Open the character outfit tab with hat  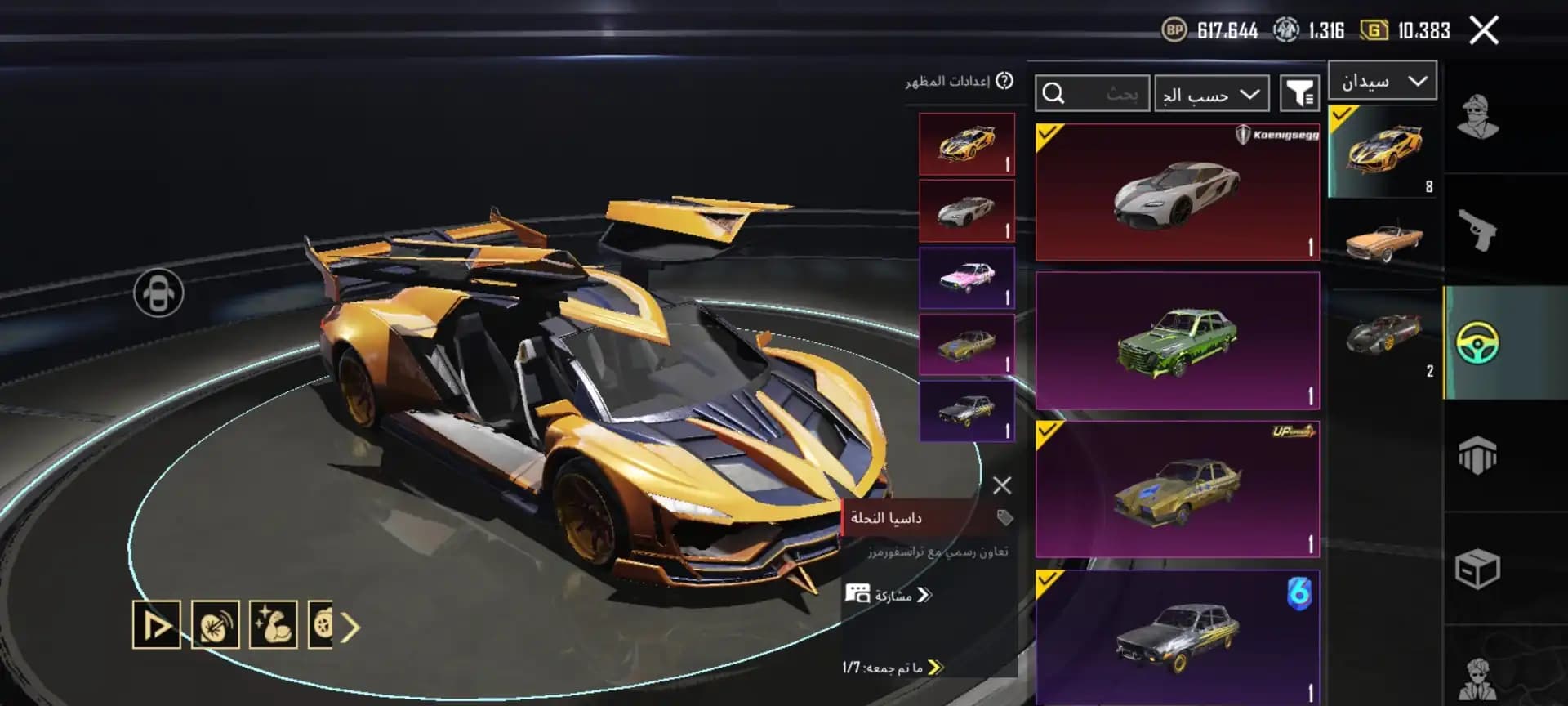click(x=1477, y=118)
